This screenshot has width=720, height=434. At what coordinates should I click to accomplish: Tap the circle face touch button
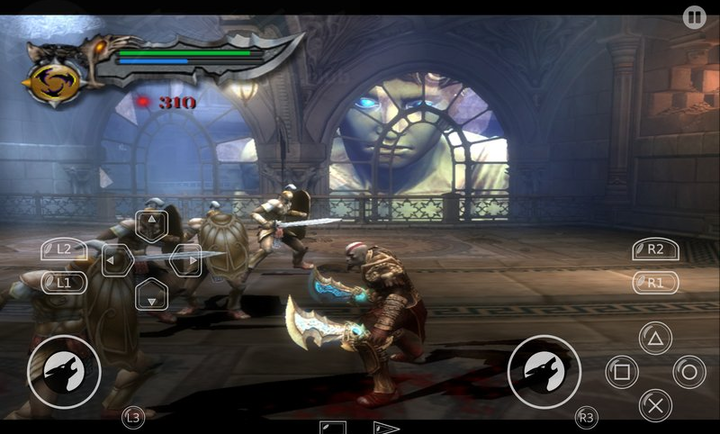(x=689, y=373)
